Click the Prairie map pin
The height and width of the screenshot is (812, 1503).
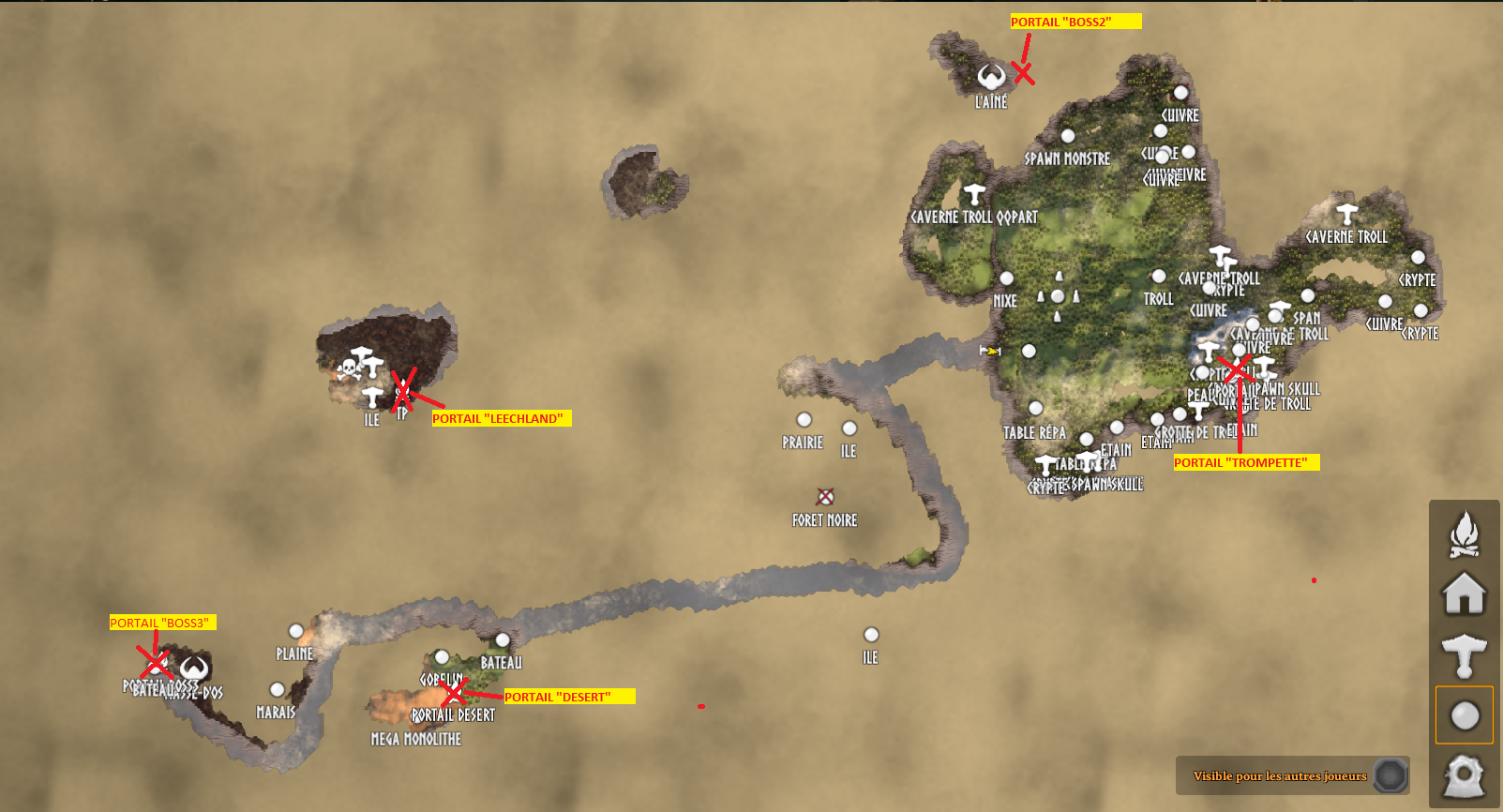click(804, 420)
